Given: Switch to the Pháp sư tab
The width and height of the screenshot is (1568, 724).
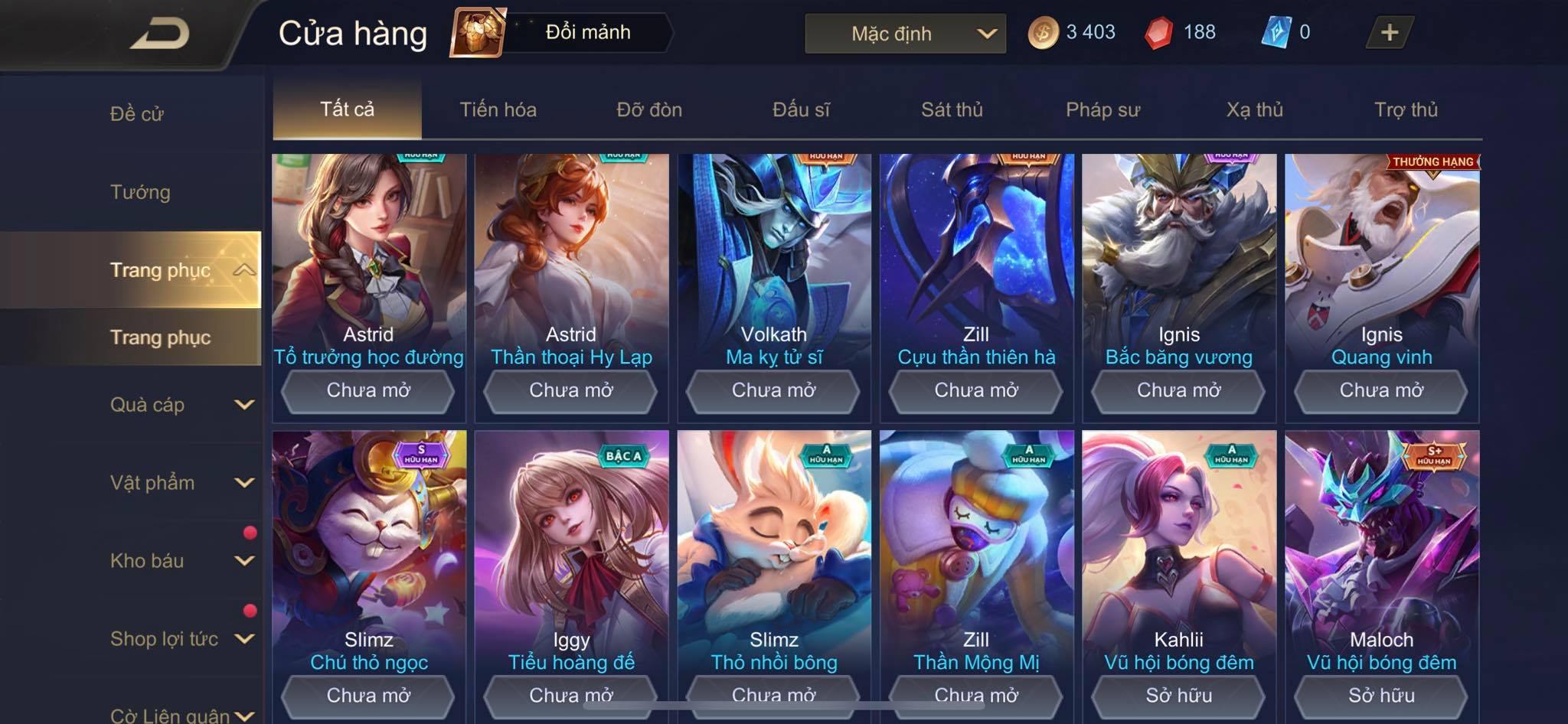Looking at the screenshot, I should coord(1102,109).
